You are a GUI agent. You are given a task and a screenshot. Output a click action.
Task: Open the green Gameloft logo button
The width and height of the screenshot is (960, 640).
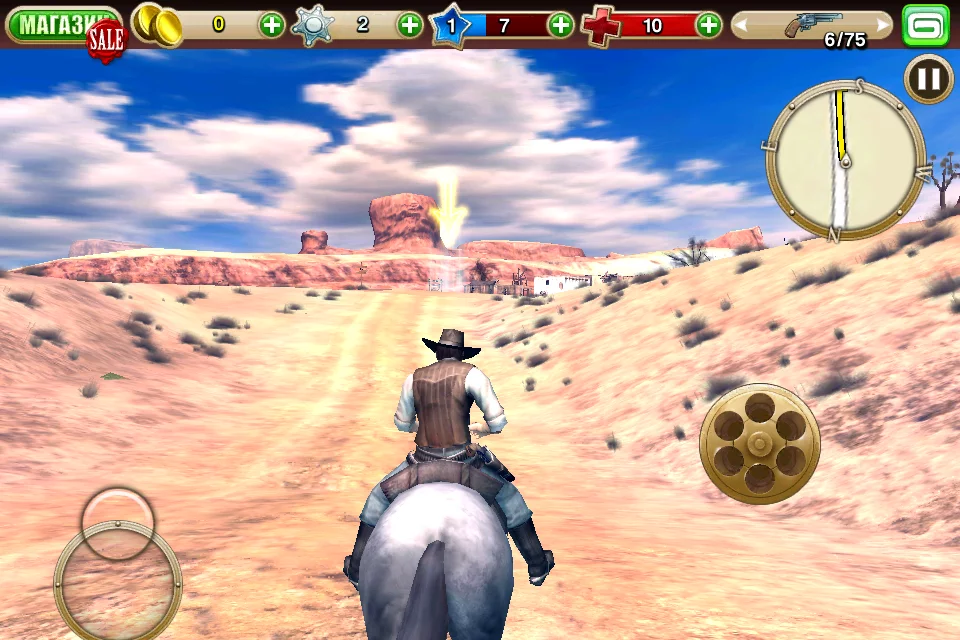point(926,25)
